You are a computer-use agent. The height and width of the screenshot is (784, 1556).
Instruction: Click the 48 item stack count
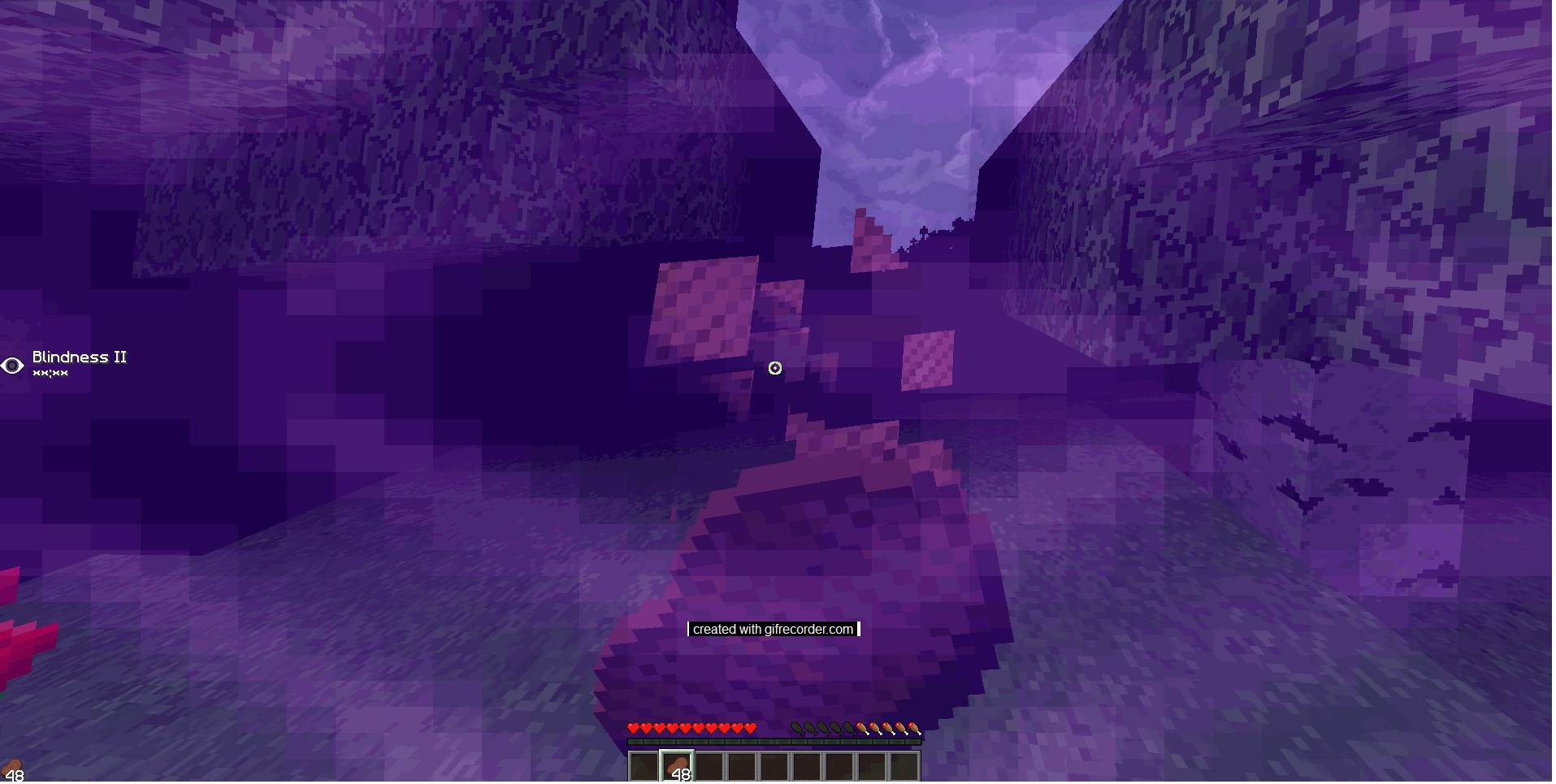tap(681, 773)
